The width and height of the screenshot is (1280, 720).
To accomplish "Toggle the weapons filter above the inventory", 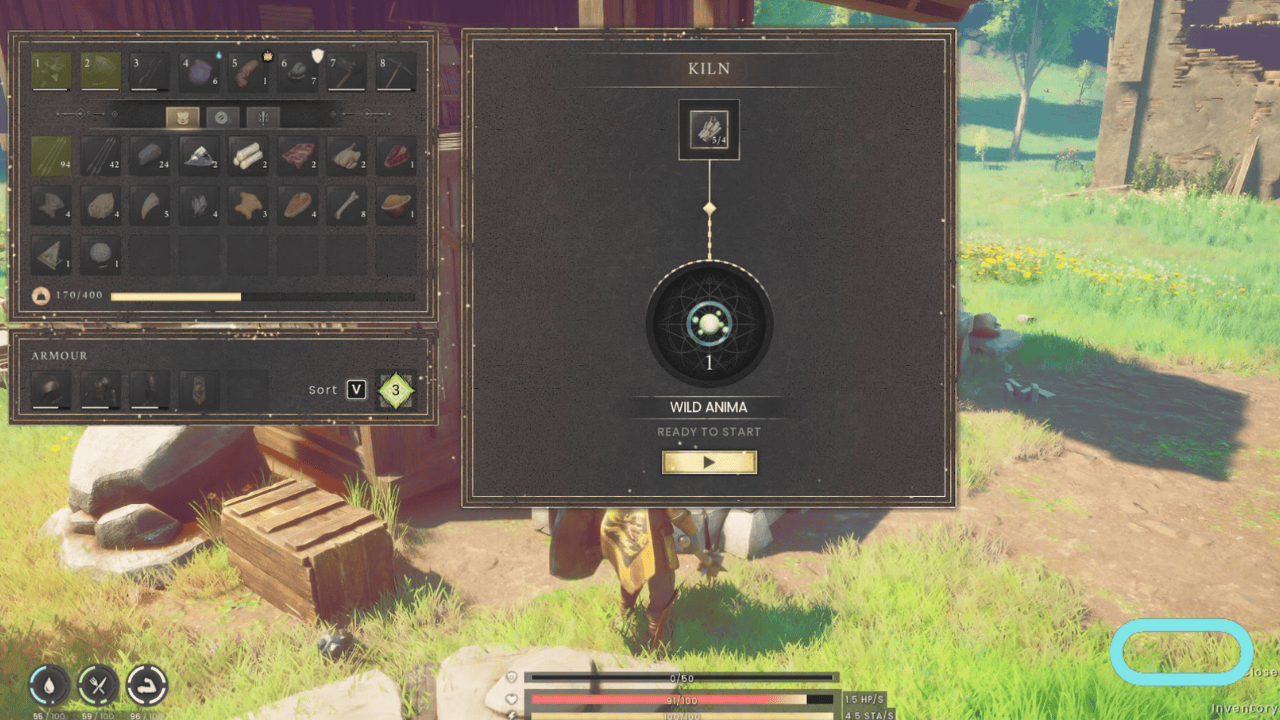I will point(261,117).
